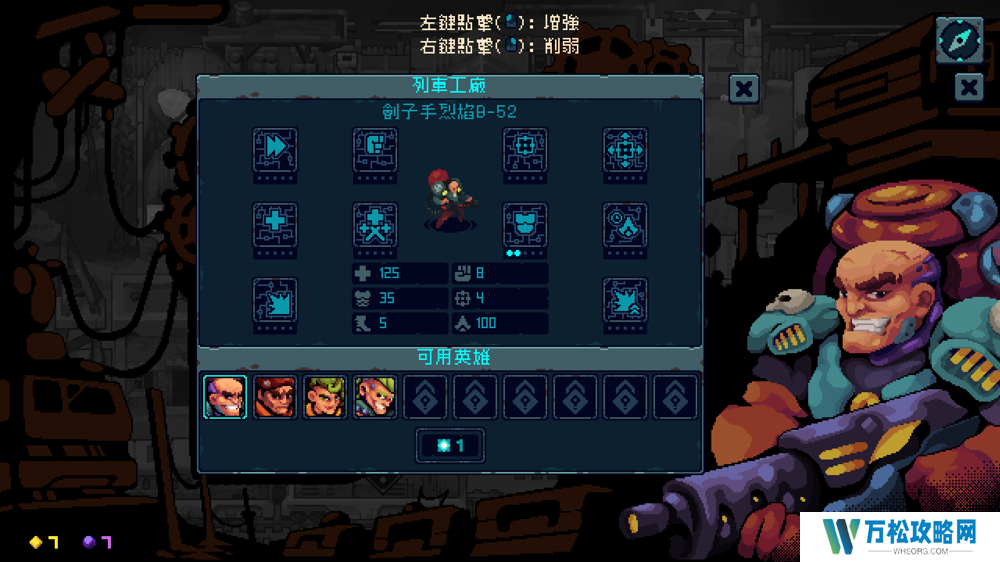Select the explosion chip with up chevrons
This screenshot has width=1000, height=562.
click(625, 300)
